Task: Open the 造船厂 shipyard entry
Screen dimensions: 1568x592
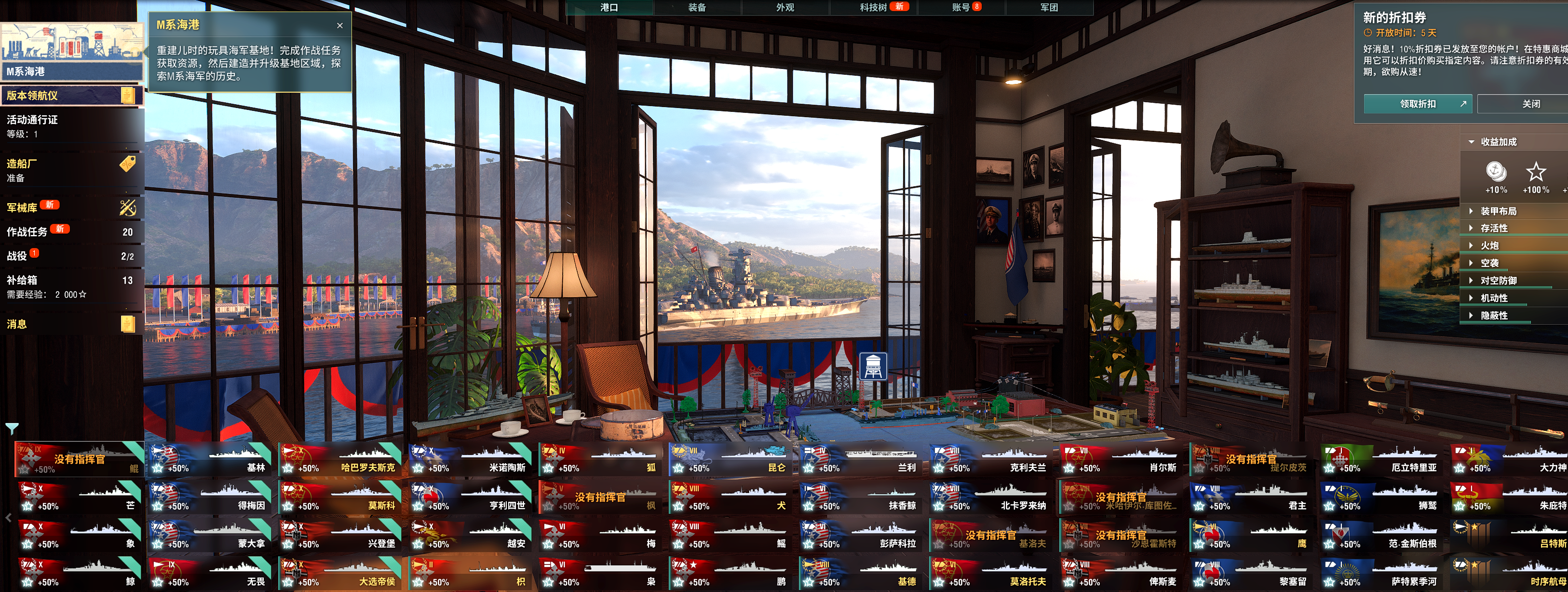Action: point(70,170)
